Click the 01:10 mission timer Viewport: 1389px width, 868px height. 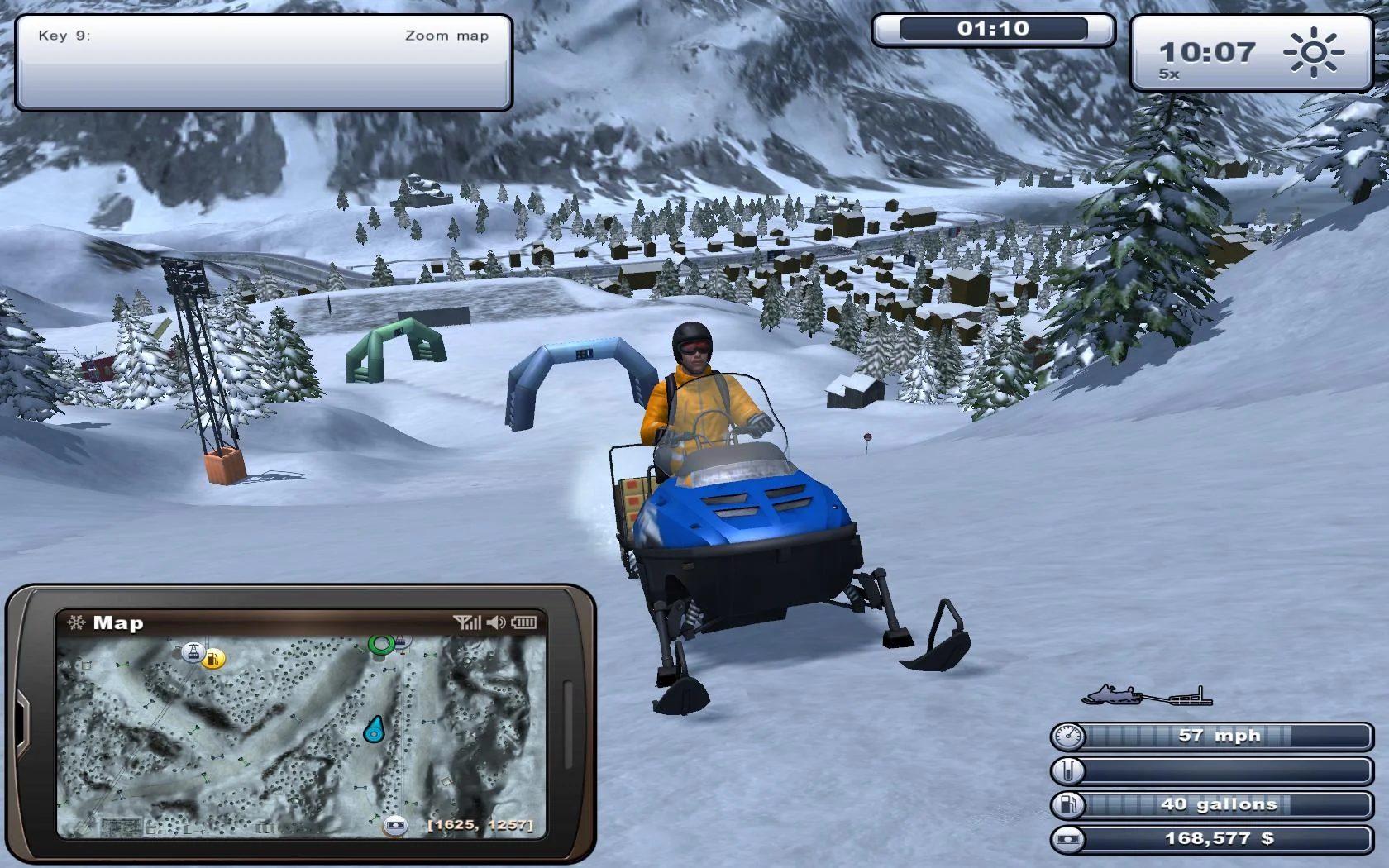click(992, 30)
